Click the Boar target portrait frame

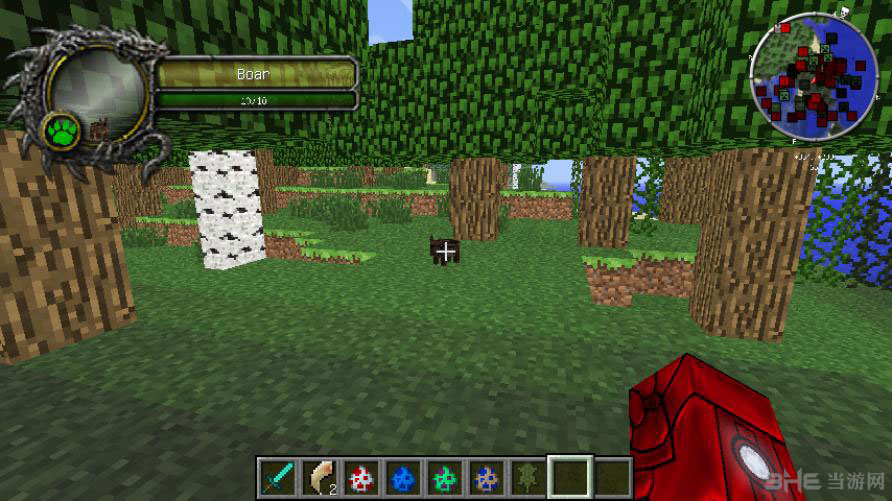pyautogui.click(x=97, y=90)
